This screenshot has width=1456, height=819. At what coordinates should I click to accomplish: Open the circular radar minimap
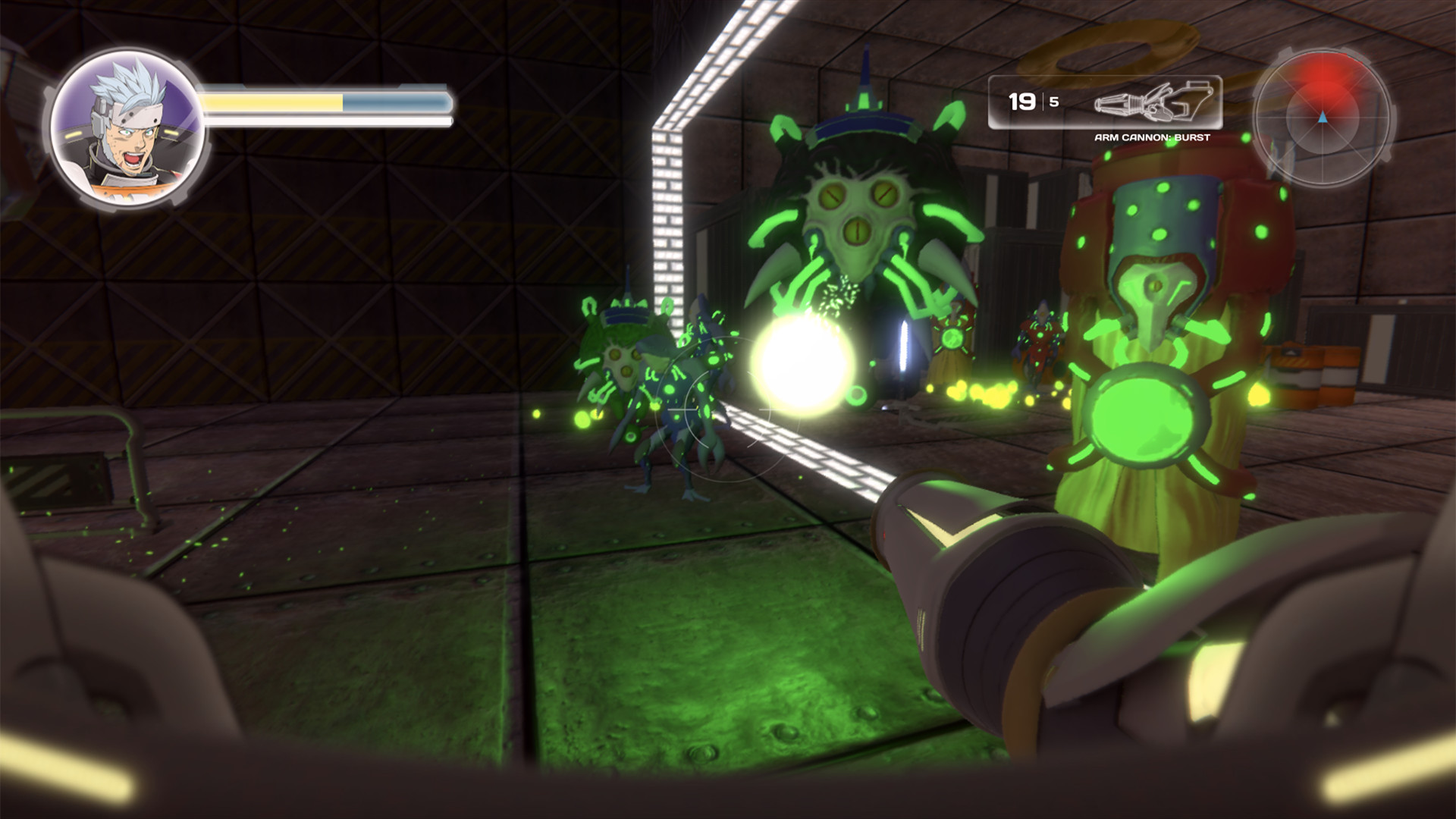pyautogui.click(x=1322, y=118)
